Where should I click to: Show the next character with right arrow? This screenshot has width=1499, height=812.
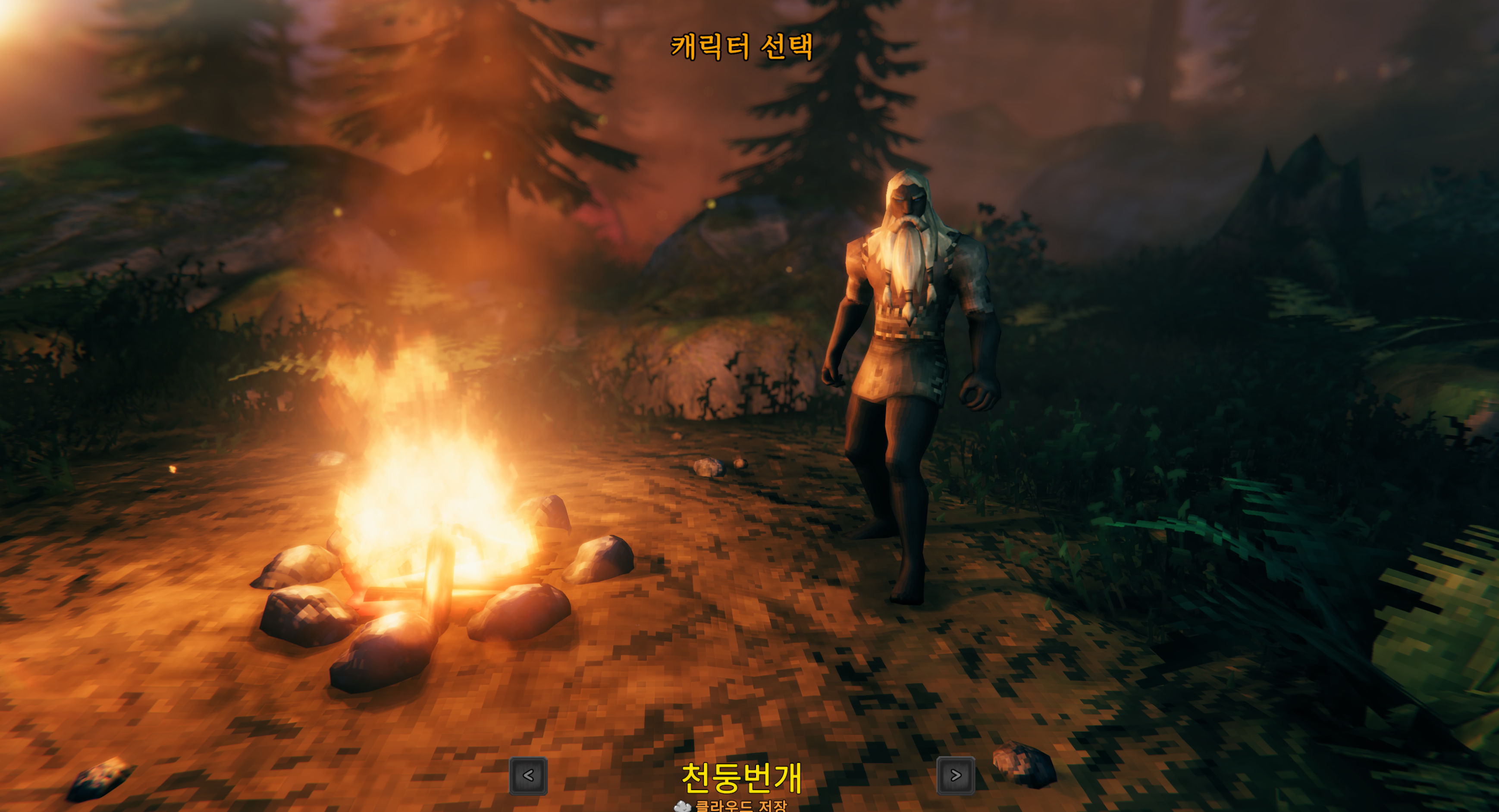[x=956, y=775]
